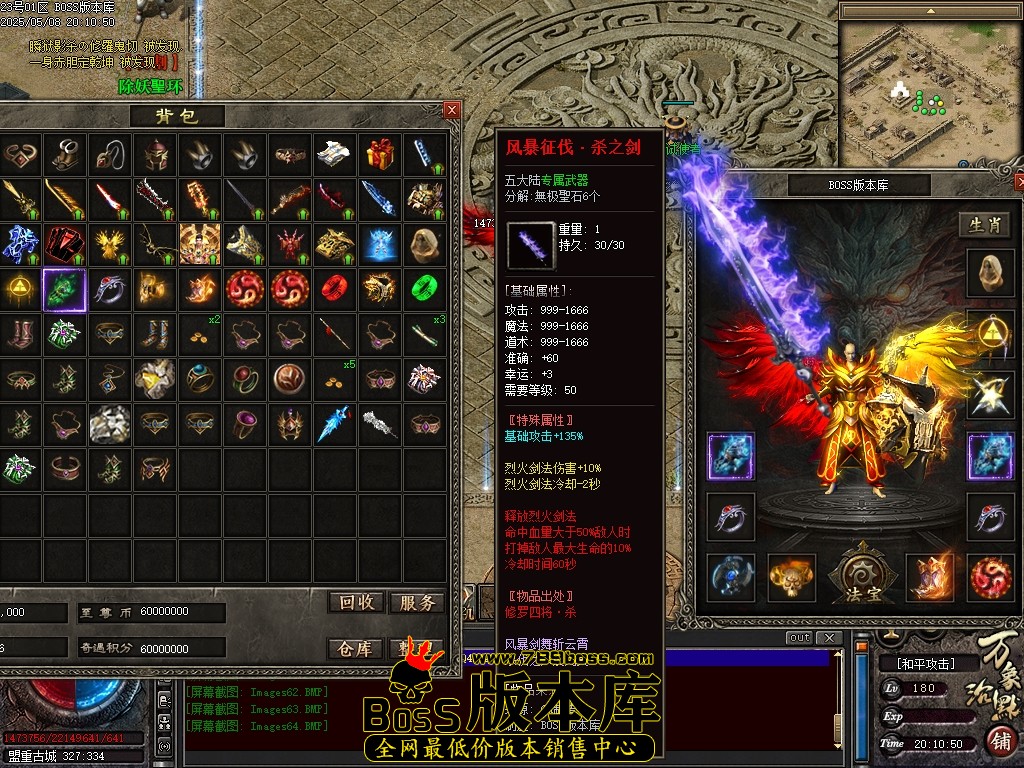Open the 服务 service button
Screen dimensions: 1024x768
[417, 602]
